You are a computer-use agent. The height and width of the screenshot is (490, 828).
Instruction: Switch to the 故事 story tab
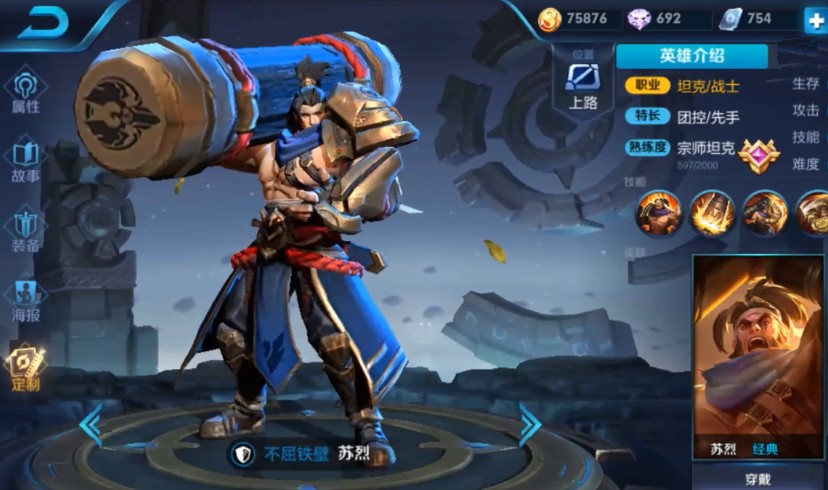(26, 160)
